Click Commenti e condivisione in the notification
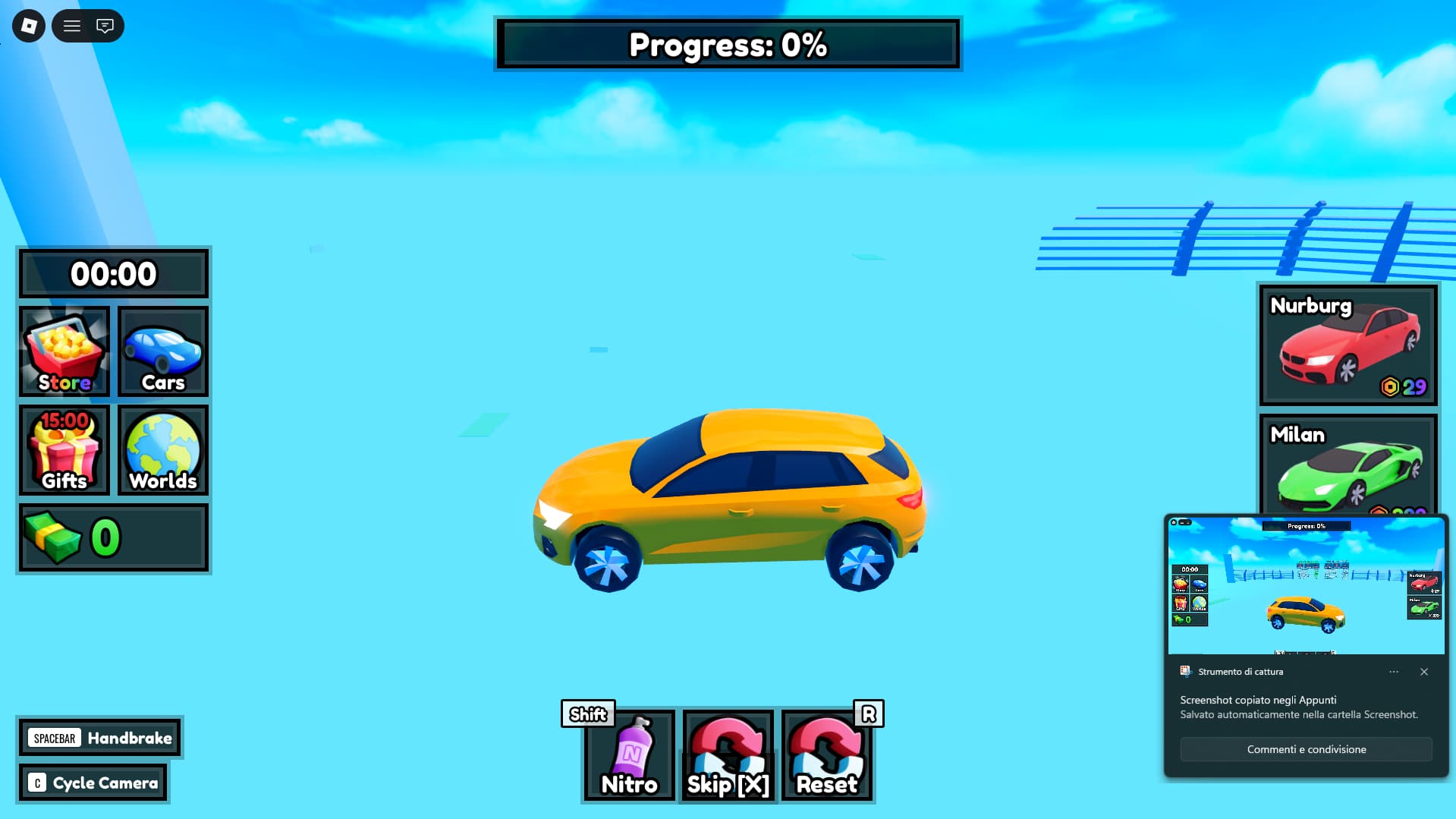This screenshot has width=1456, height=819. pos(1306,749)
